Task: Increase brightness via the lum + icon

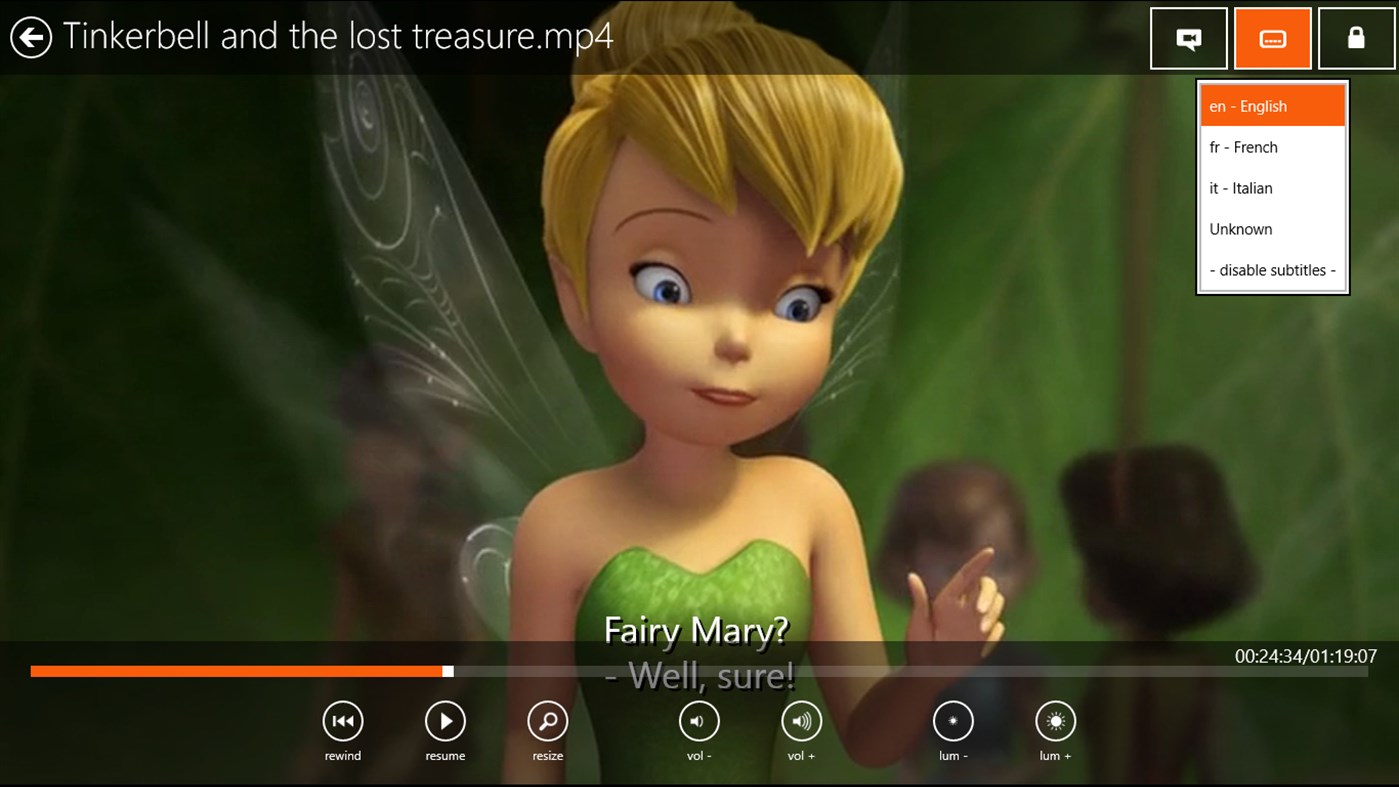Action: pos(1055,720)
